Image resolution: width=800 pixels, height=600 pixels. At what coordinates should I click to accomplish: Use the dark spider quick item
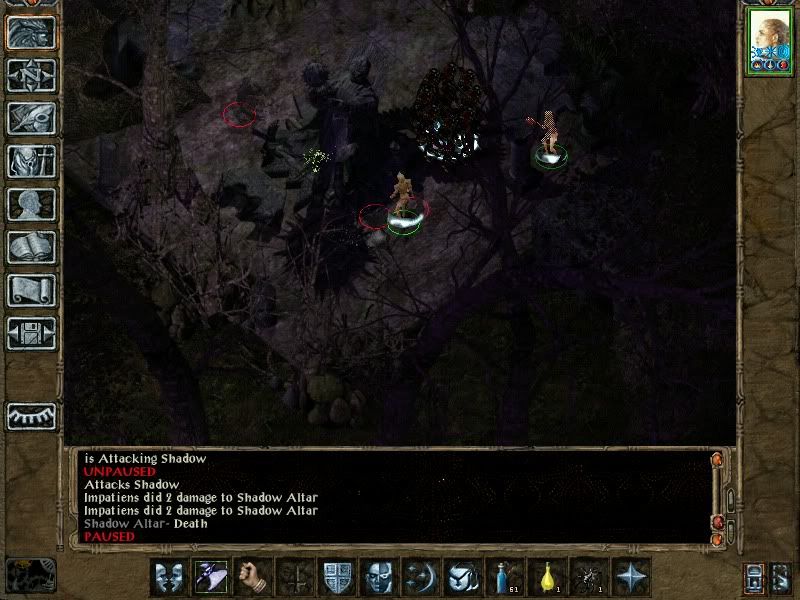[590, 577]
